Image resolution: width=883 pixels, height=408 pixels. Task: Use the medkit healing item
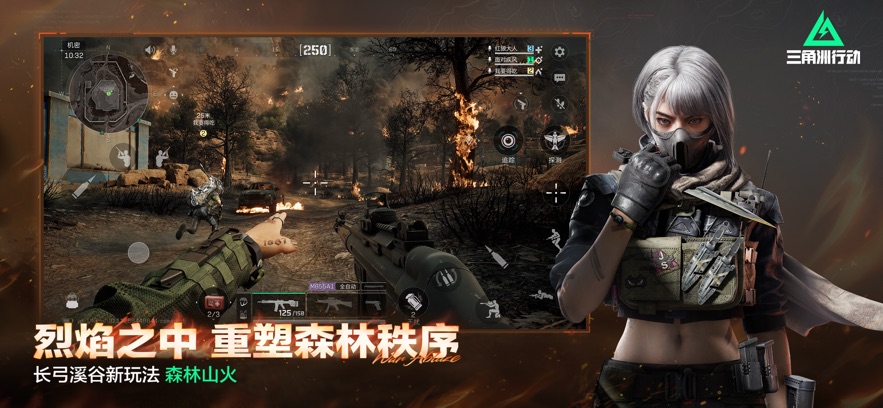pyautogui.click(x=214, y=303)
